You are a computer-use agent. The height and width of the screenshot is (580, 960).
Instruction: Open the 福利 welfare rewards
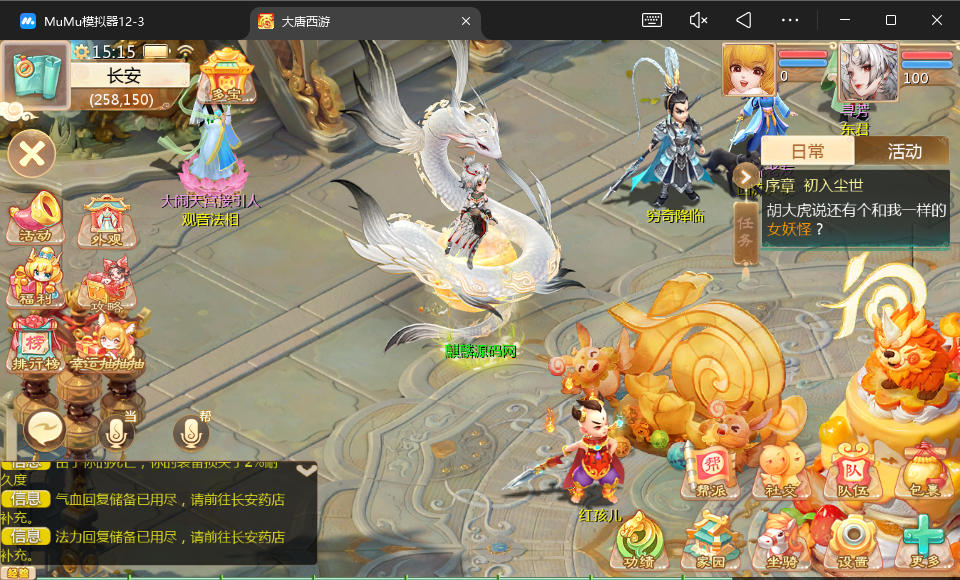pyautogui.click(x=35, y=280)
